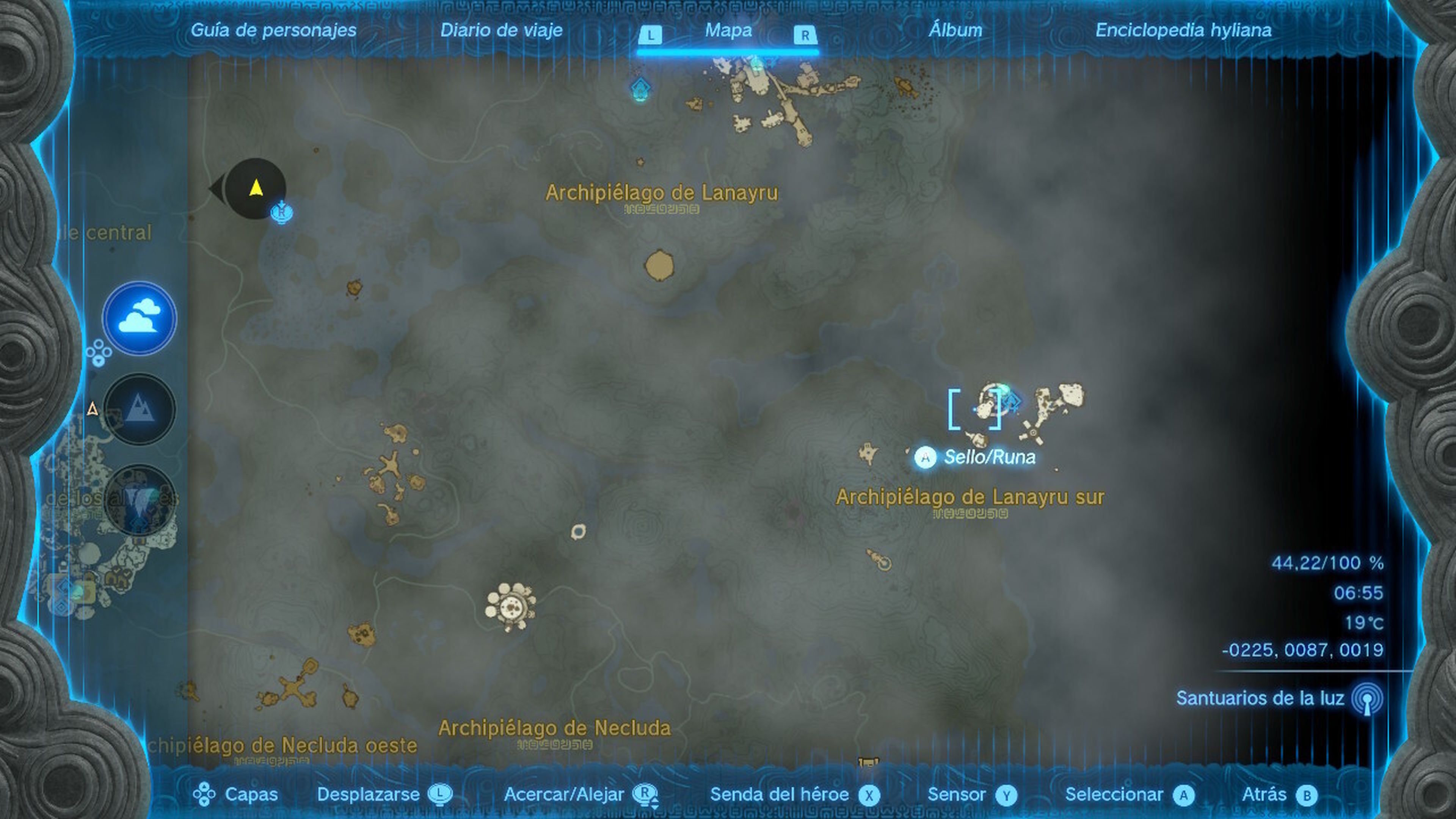This screenshot has width=1456, height=819.
Task: Select the Archipiélago de Lanayru region label
Action: (661, 193)
